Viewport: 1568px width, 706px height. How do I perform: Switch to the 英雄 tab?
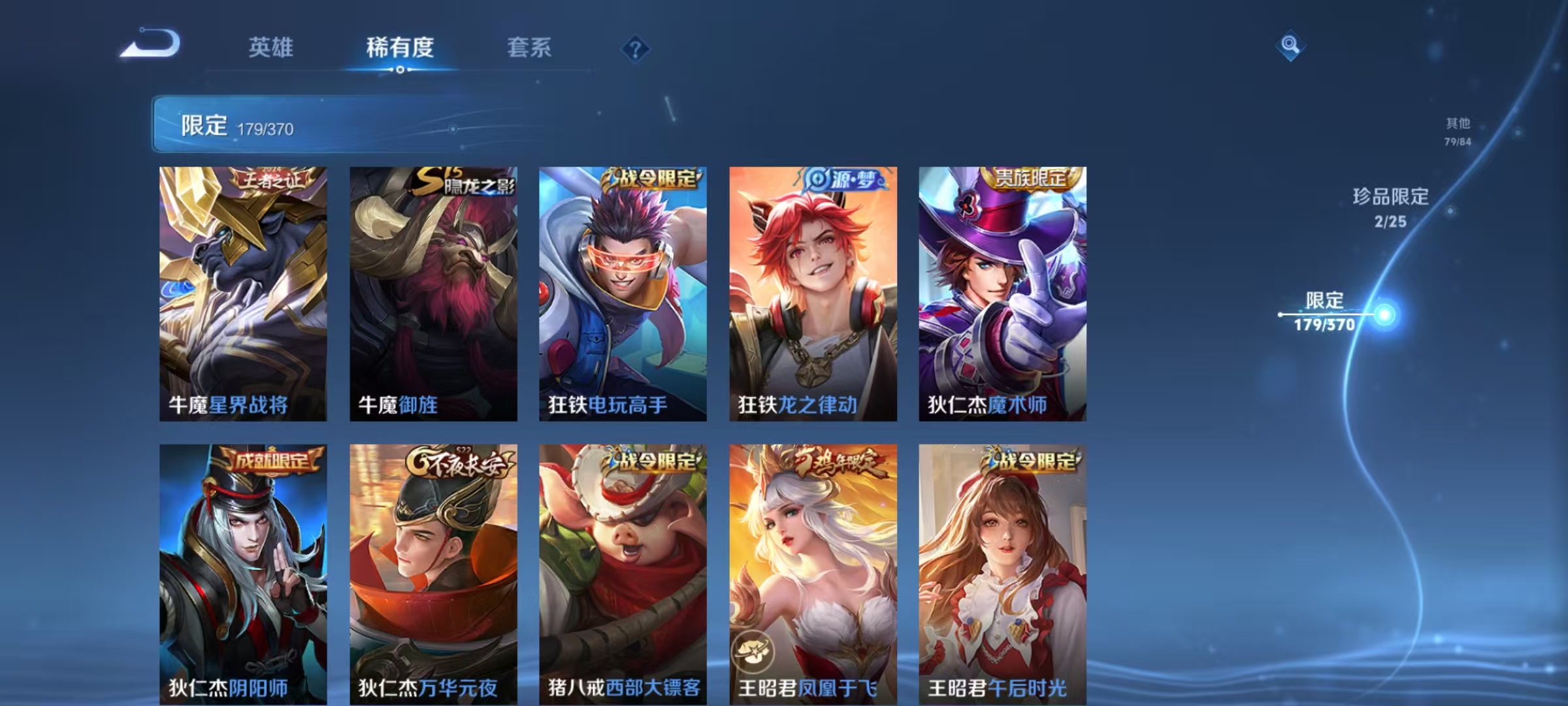[x=272, y=47]
